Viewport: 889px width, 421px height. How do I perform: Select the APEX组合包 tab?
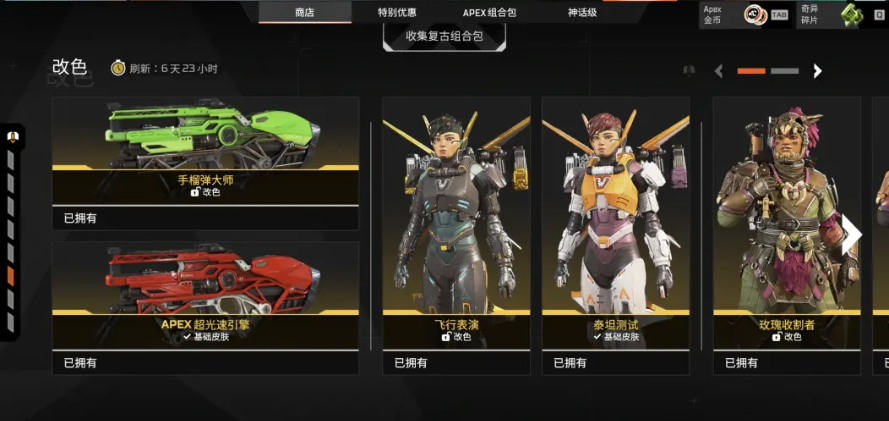pyautogui.click(x=490, y=12)
